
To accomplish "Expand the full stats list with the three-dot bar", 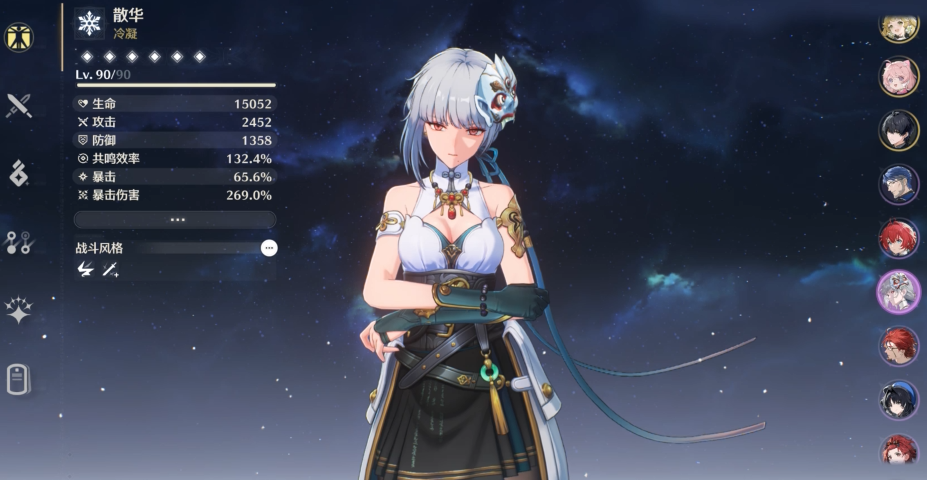I will point(175,219).
